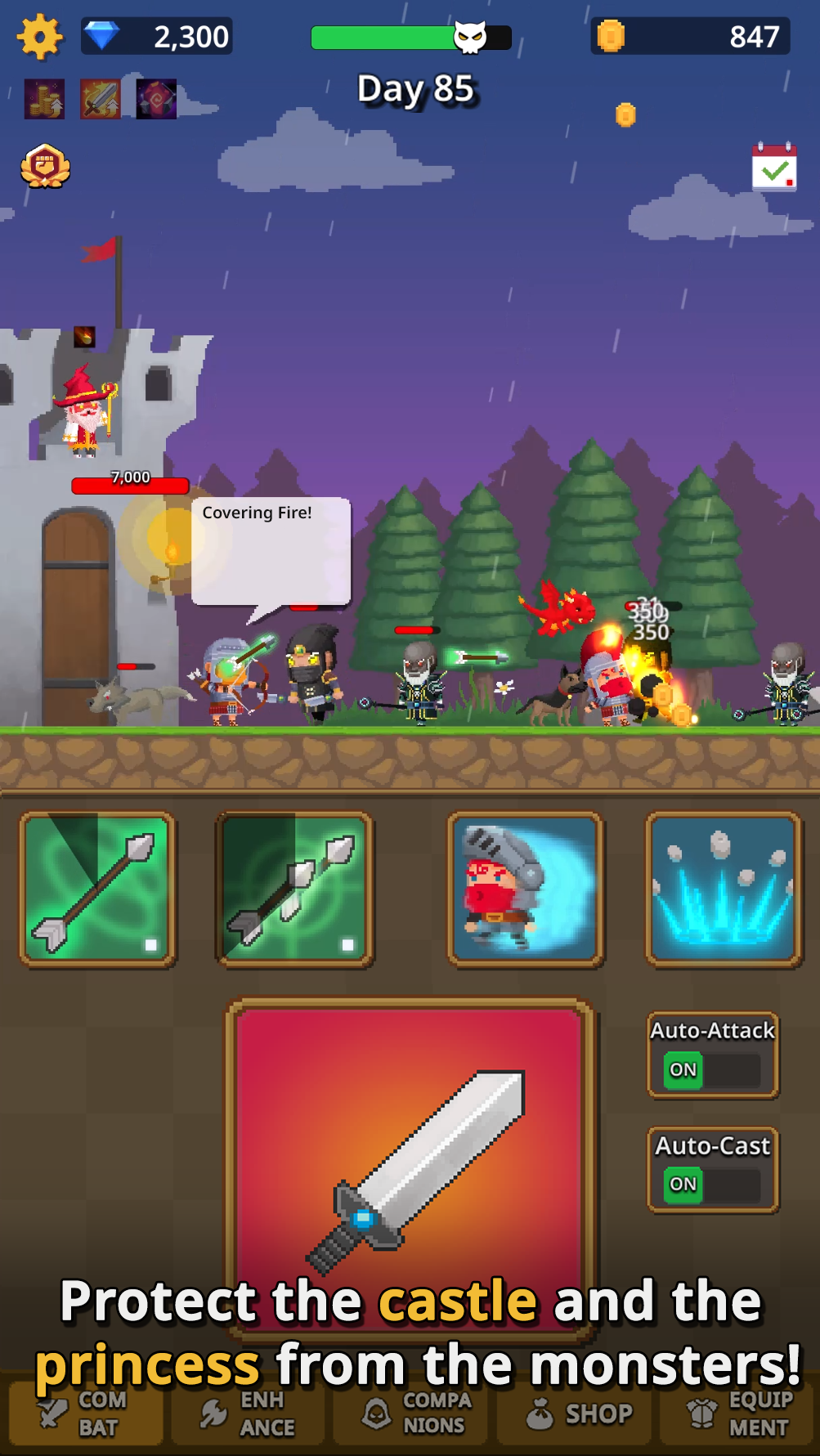Viewport: 820px width, 1456px height.
Task: Activate the knight dash skill
Action: click(526, 889)
